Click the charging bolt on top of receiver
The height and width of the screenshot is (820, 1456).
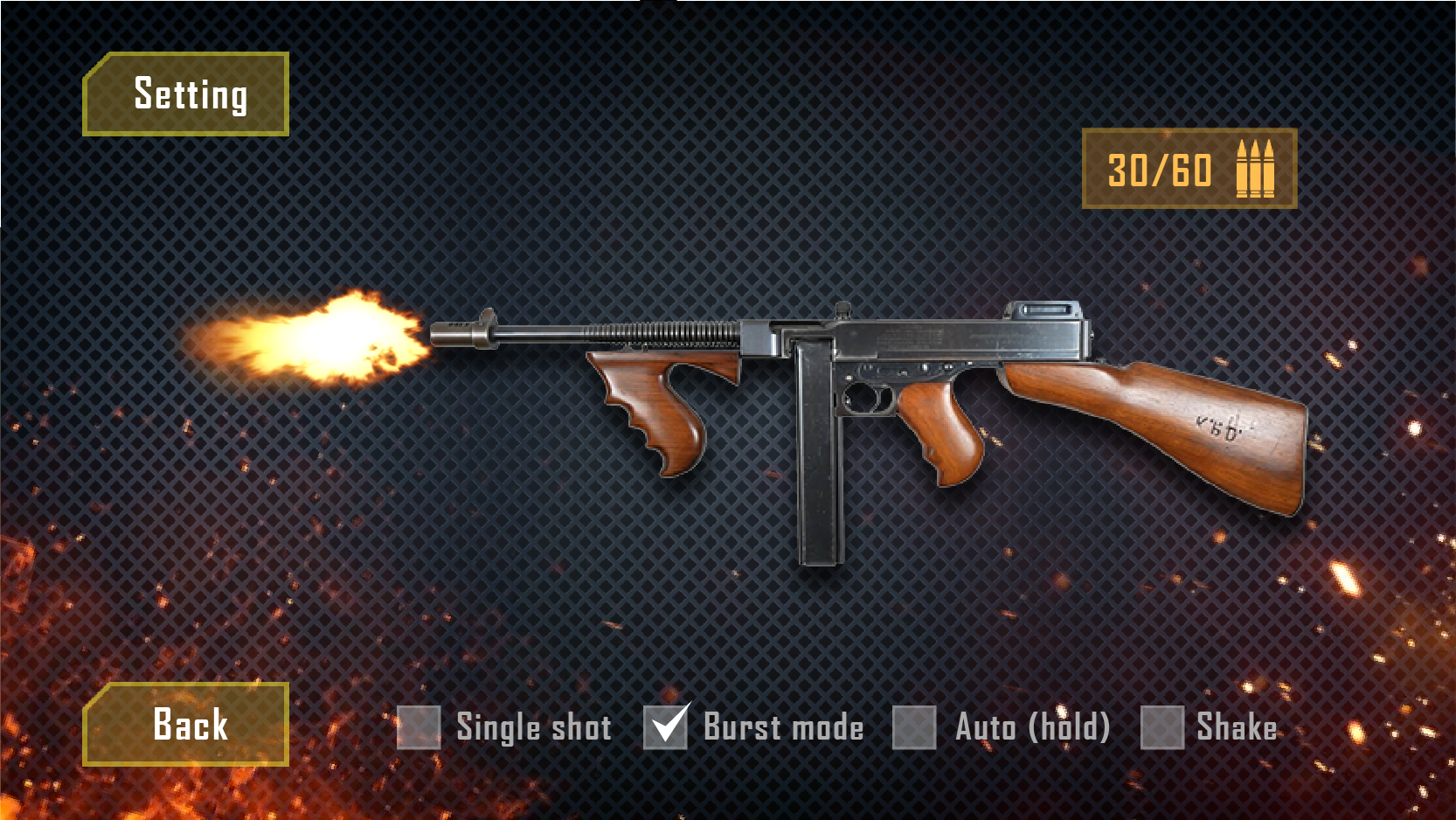click(x=843, y=310)
